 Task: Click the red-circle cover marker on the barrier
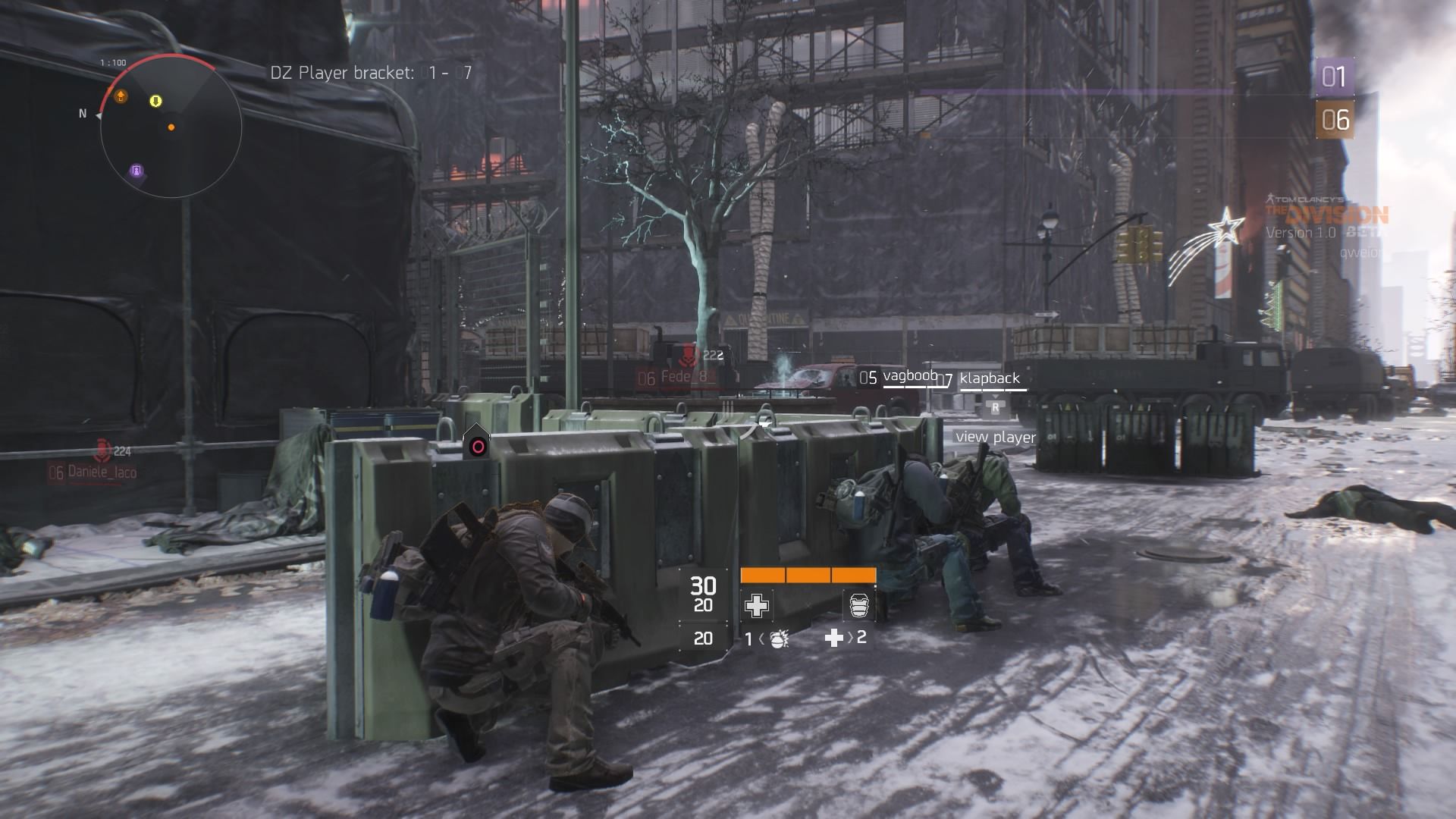pyautogui.click(x=477, y=446)
